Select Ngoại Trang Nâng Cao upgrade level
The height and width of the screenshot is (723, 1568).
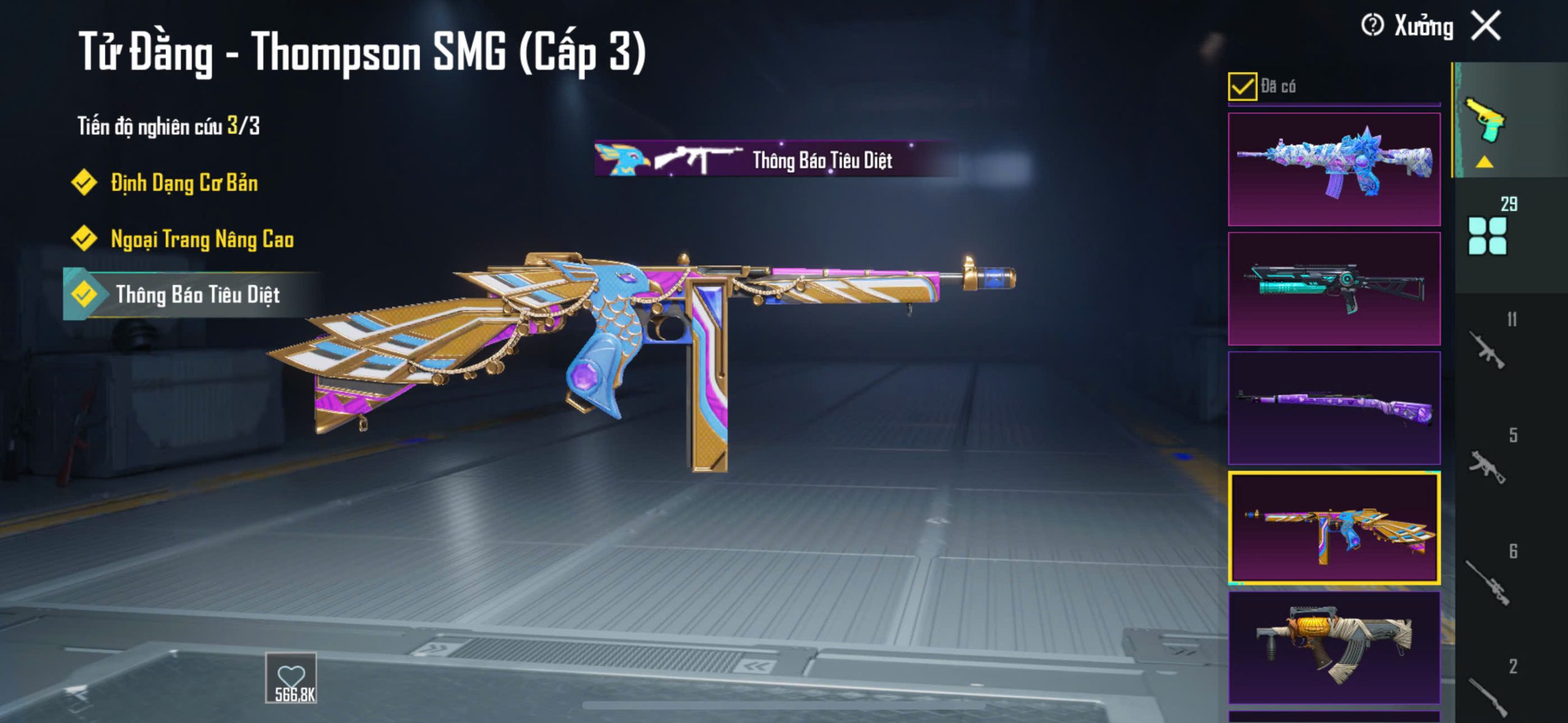[x=202, y=239]
